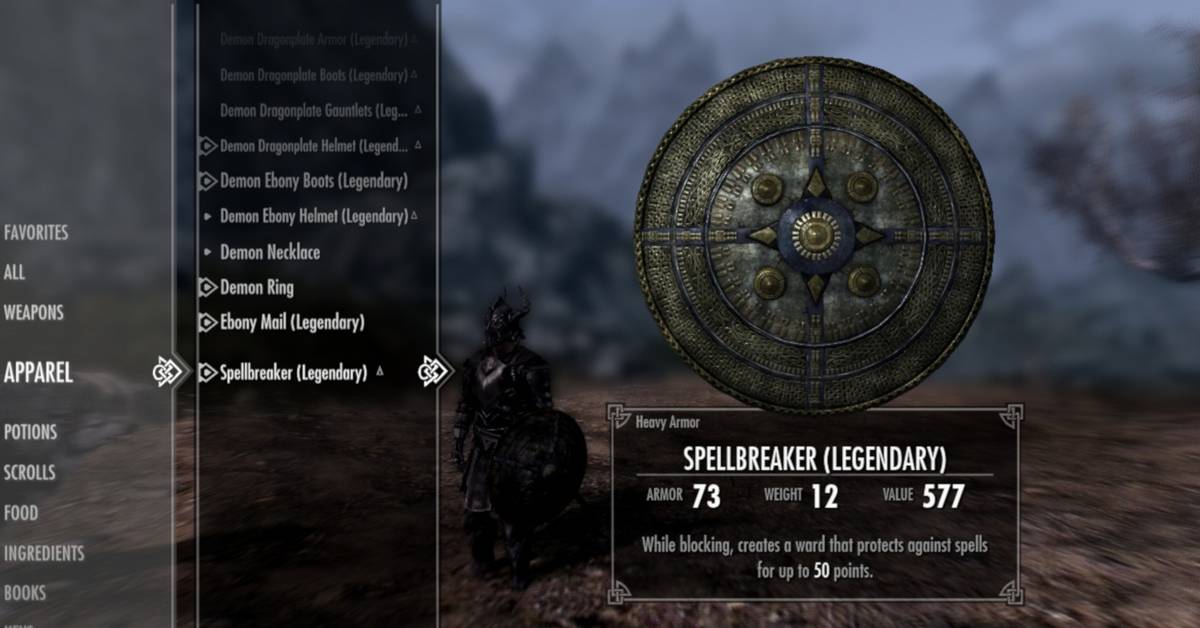Switch to the Books category
Viewport: 1200px width, 628px height.
pyautogui.click(x=25, y=593)
